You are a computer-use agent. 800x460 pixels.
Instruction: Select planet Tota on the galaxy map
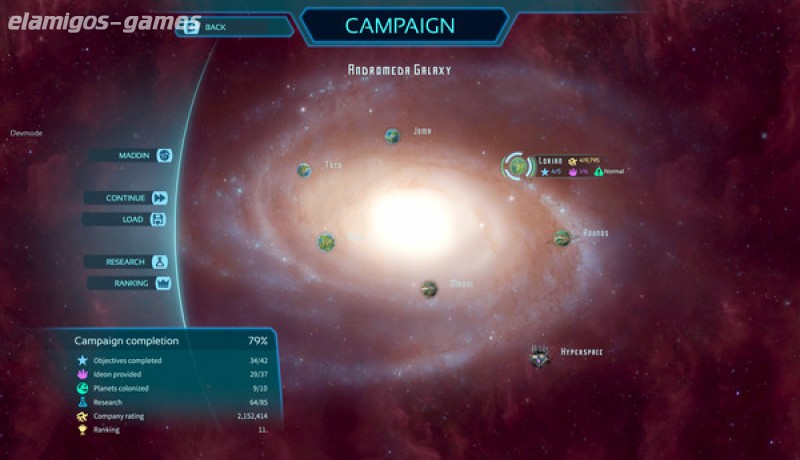pos(304,170)
